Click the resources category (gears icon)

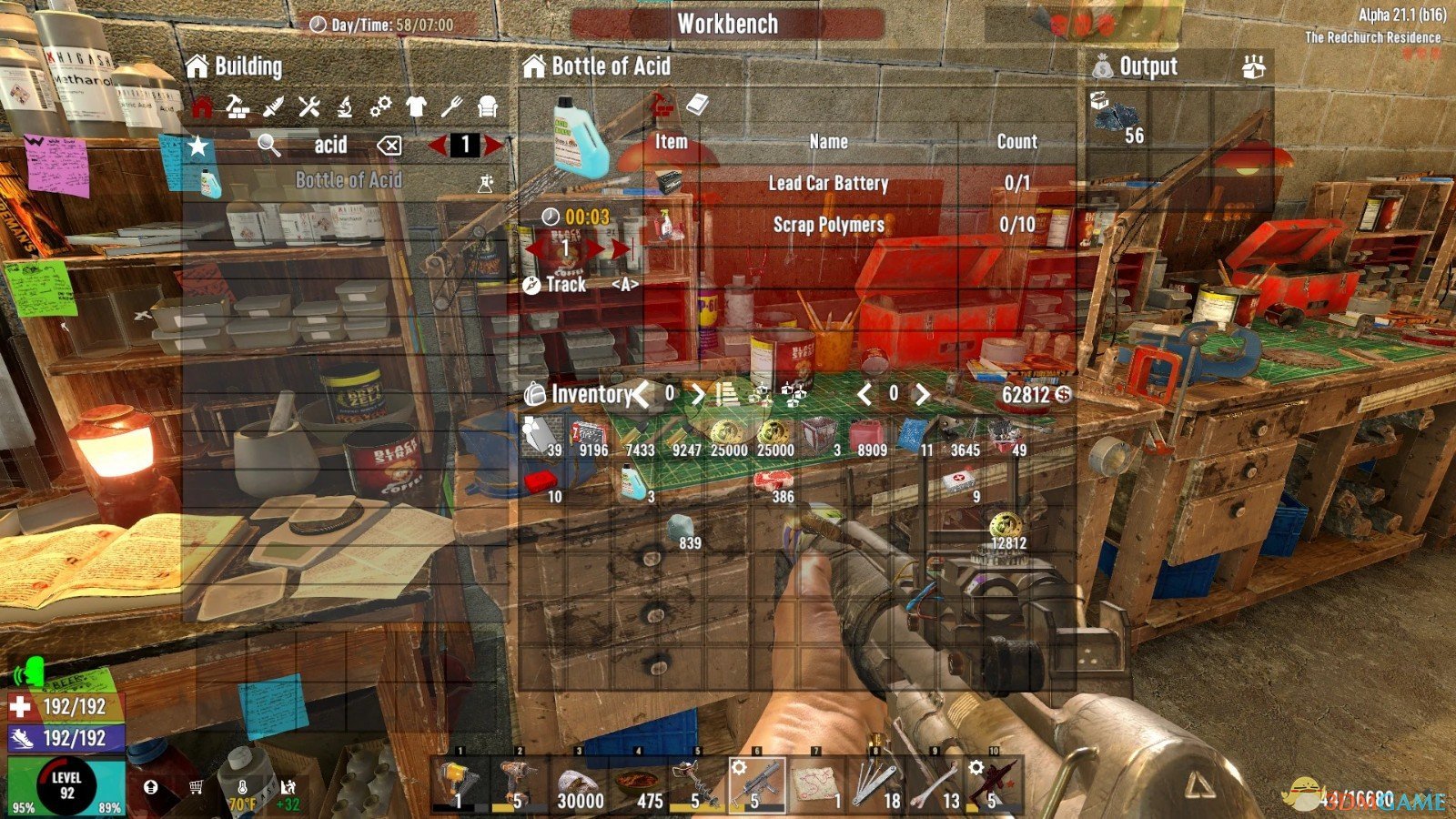[x=381, y=106]
